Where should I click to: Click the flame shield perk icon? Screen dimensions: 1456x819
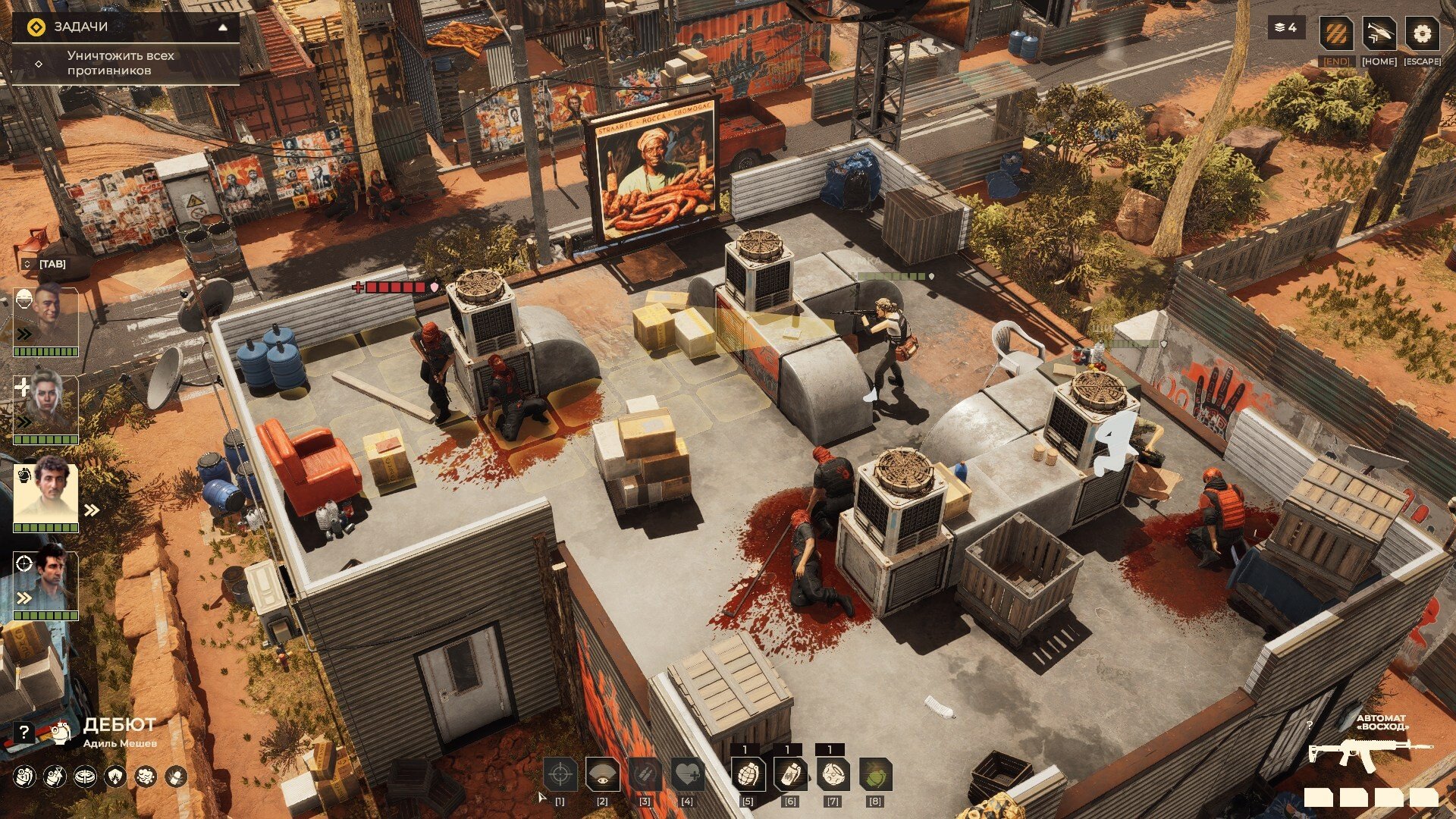(115, 777)
